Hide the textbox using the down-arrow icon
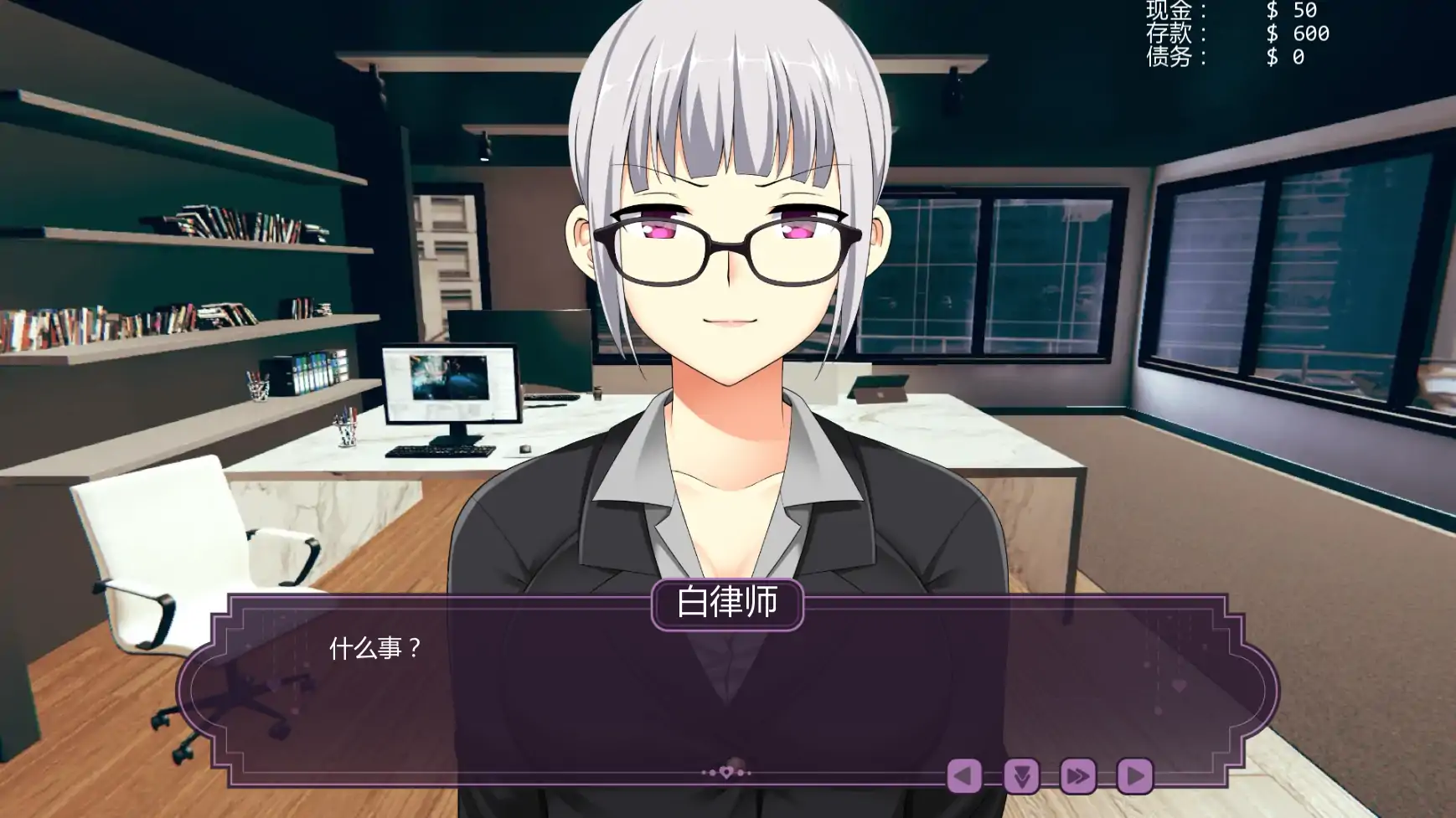 [x=1023, y=778]
